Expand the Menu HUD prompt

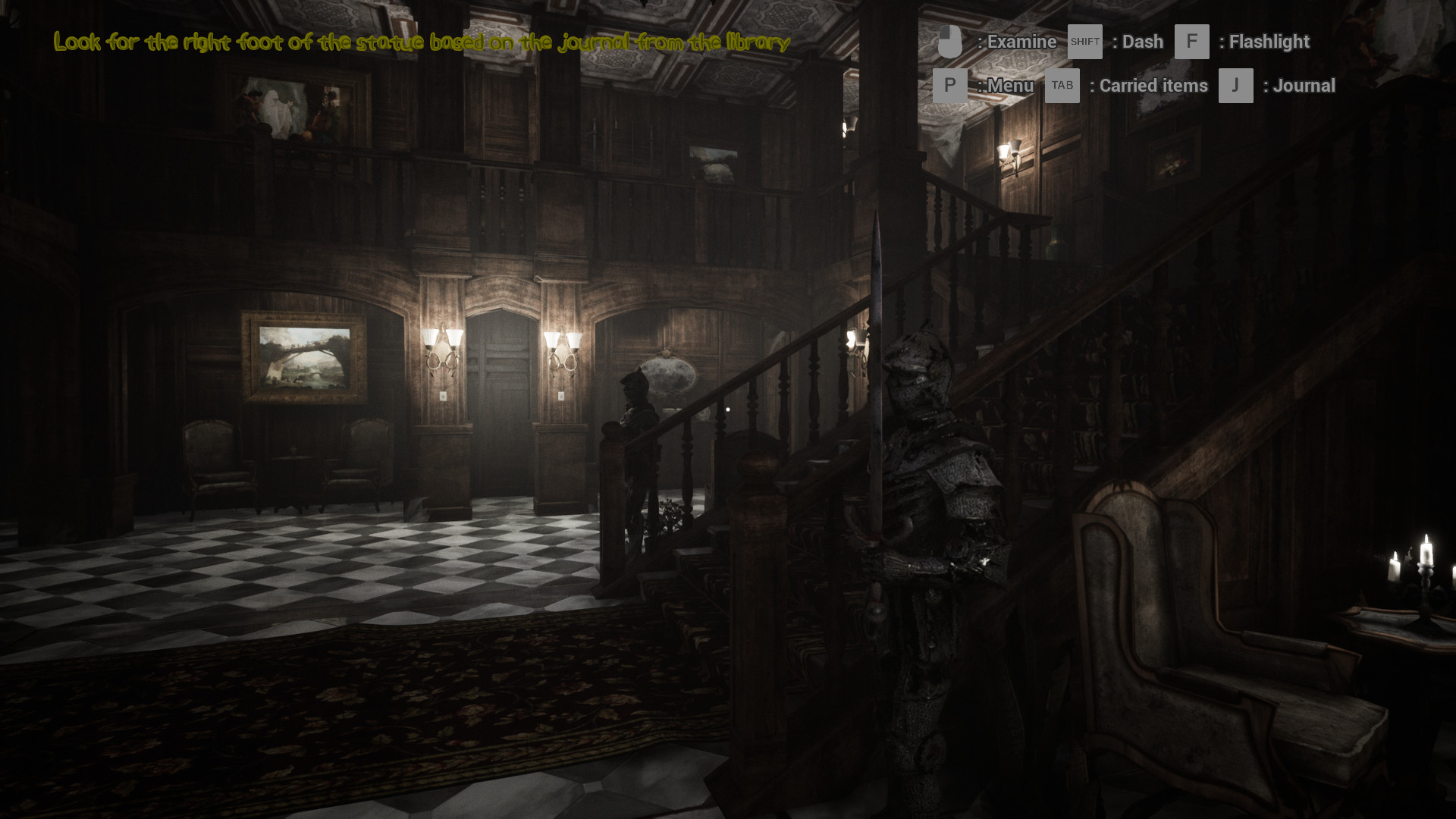pyautogui.click(x=1009, y=85)
